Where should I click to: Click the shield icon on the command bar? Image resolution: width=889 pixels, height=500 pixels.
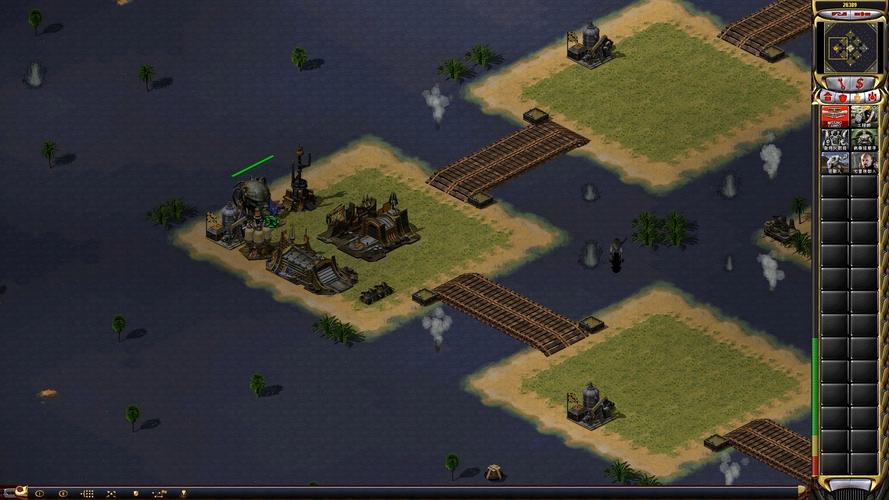click(134, 493)
